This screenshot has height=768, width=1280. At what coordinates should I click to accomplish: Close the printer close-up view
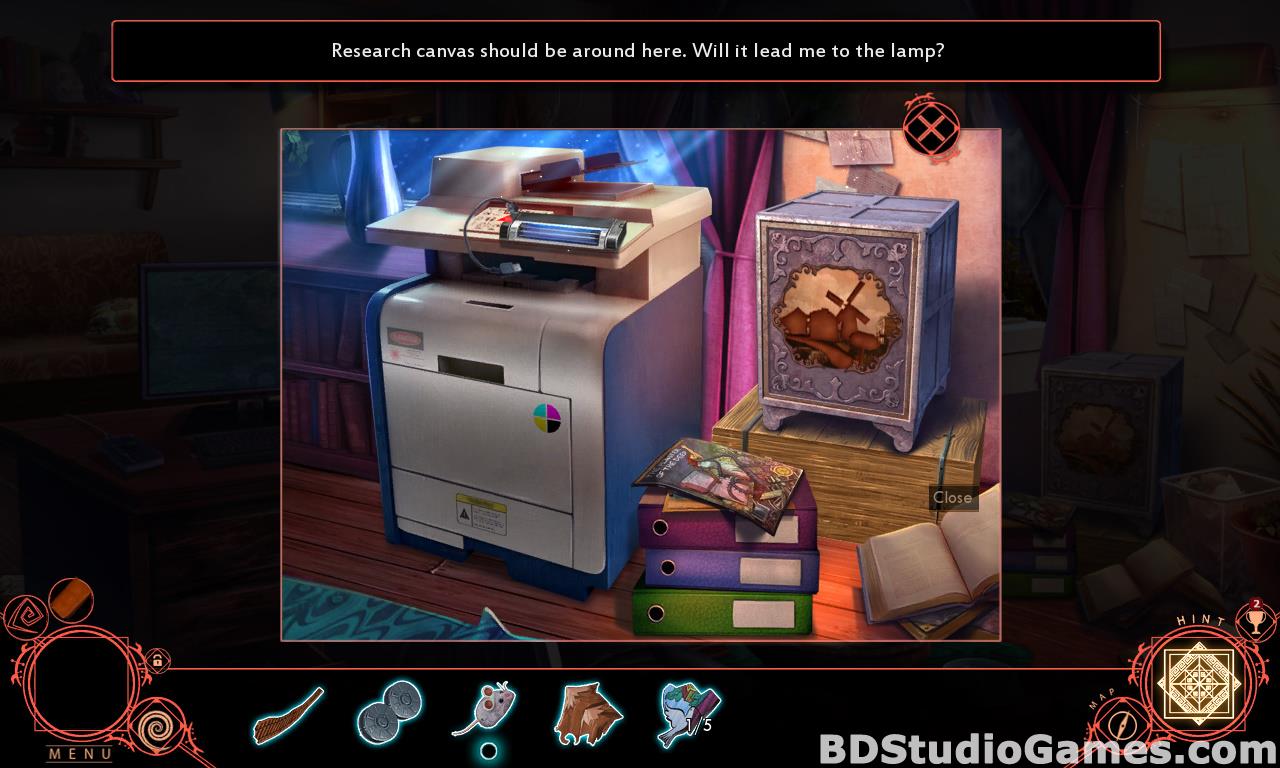click(x=931, y=129)
